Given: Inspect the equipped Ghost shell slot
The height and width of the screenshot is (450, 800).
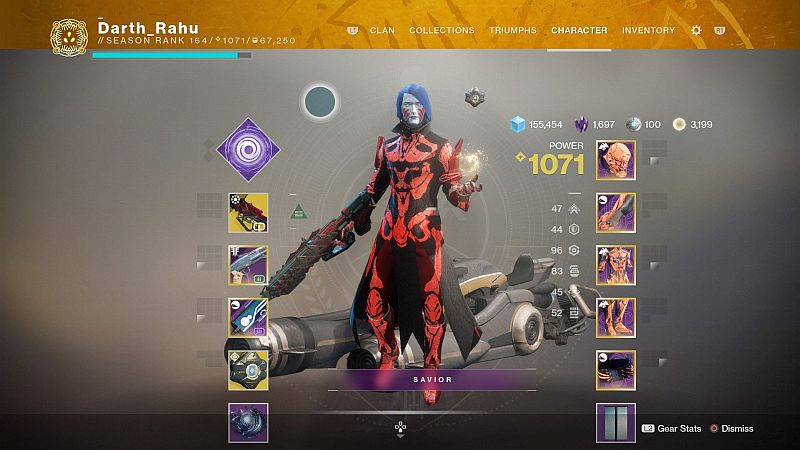Looking at the screenshot, I should point(248,369).
